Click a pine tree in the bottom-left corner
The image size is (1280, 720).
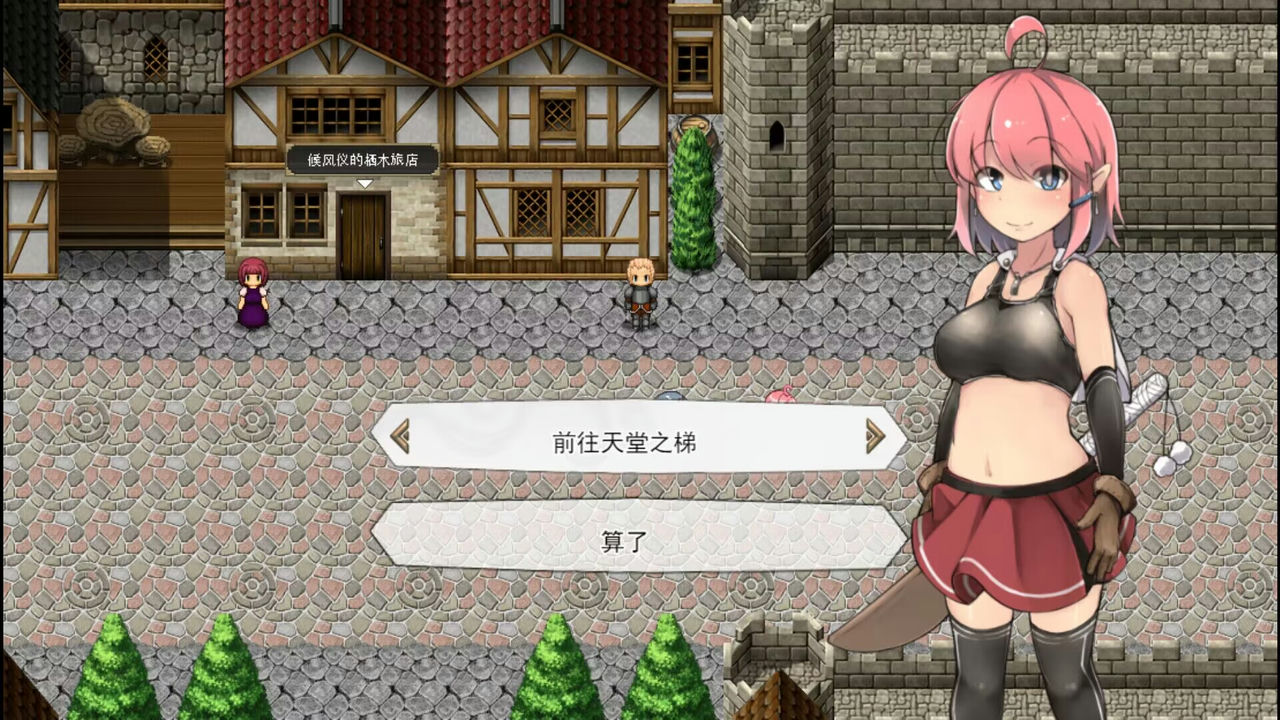[110, 680]
